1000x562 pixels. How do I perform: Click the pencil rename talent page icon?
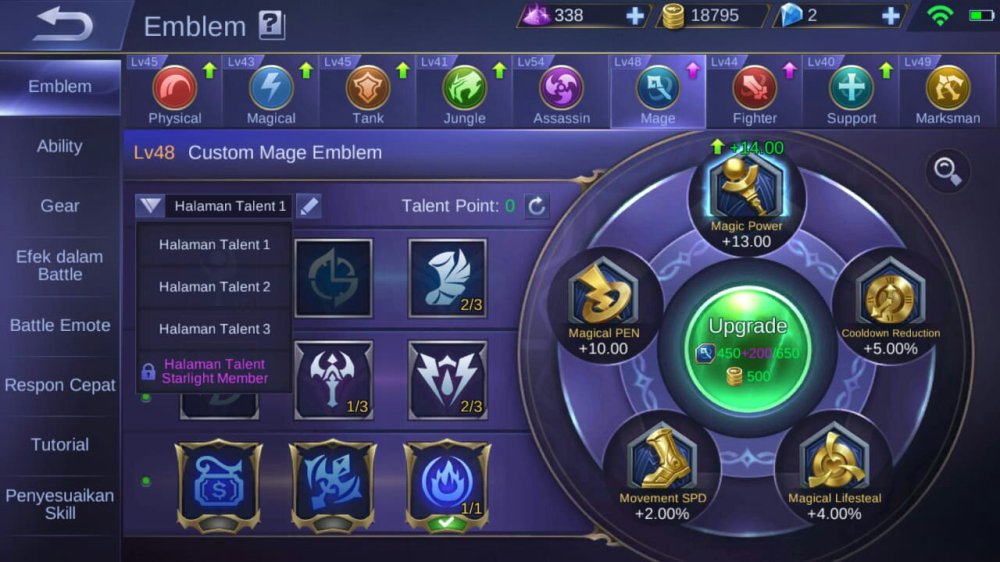(309, 207)
